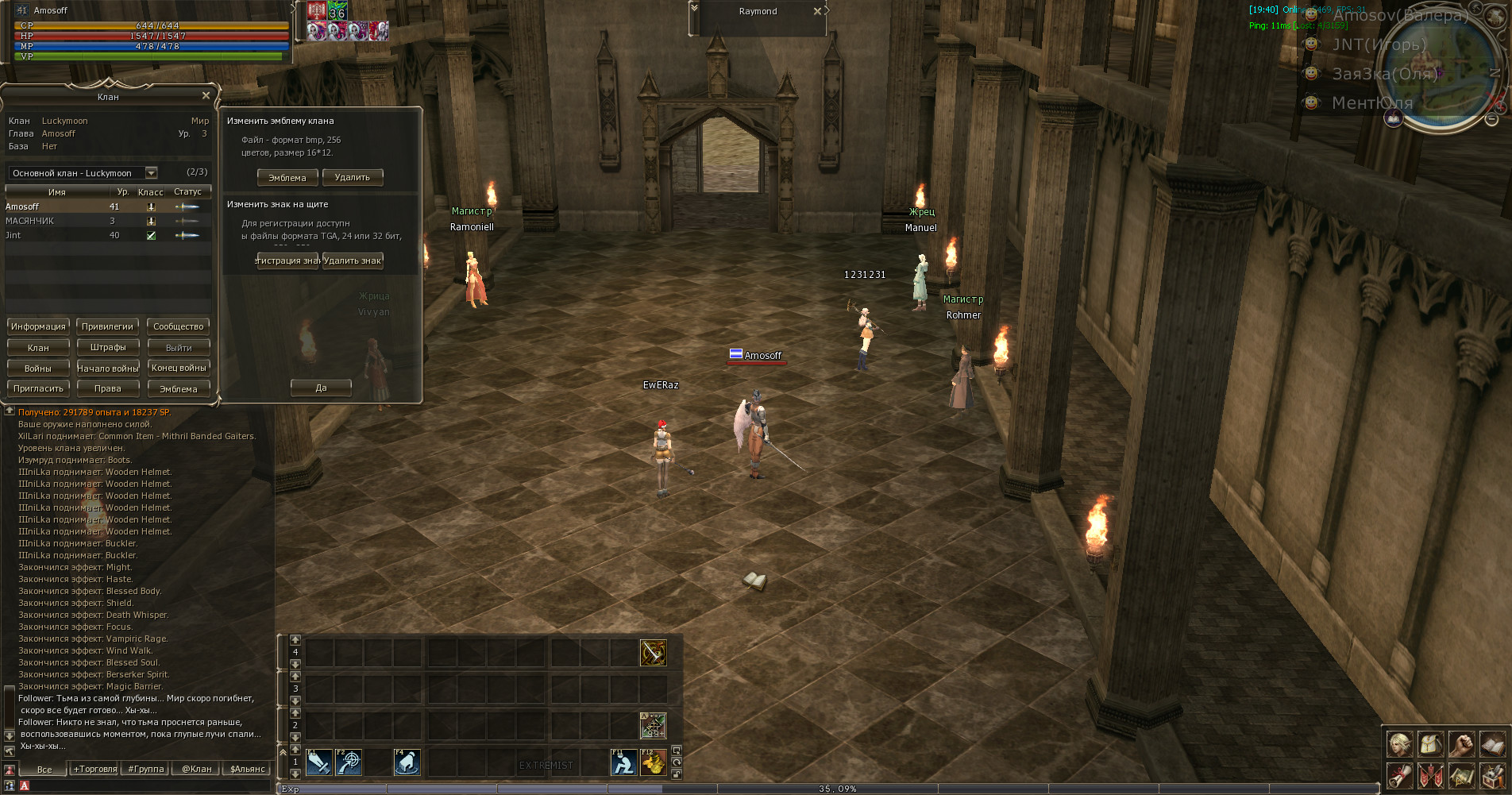This screenshot has height=795, width=1512.
Task: Confirm with the Да button
Action: (321, 388)
